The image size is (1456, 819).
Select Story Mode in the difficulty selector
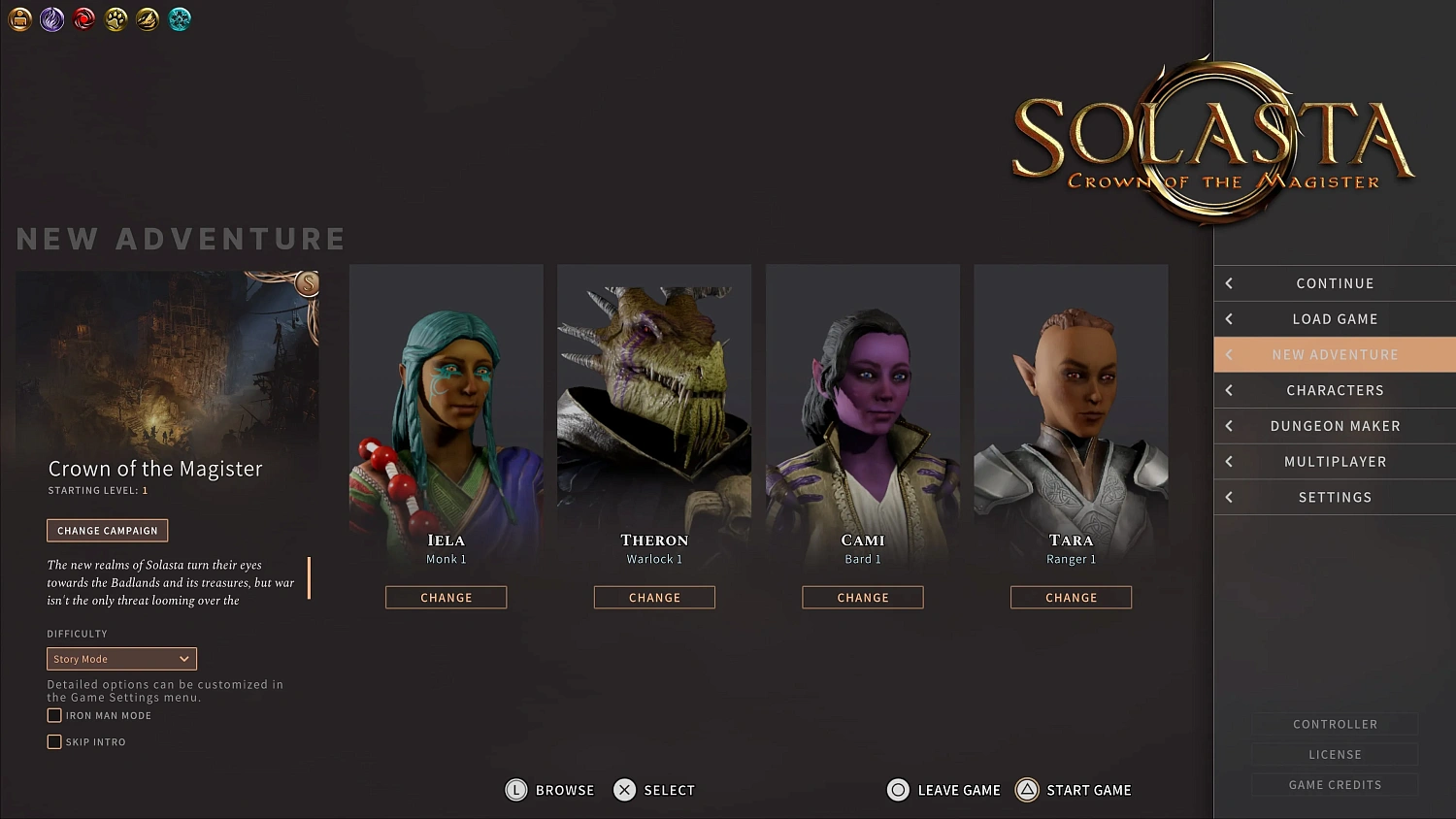pyautogui.click(x=120, y=658)
